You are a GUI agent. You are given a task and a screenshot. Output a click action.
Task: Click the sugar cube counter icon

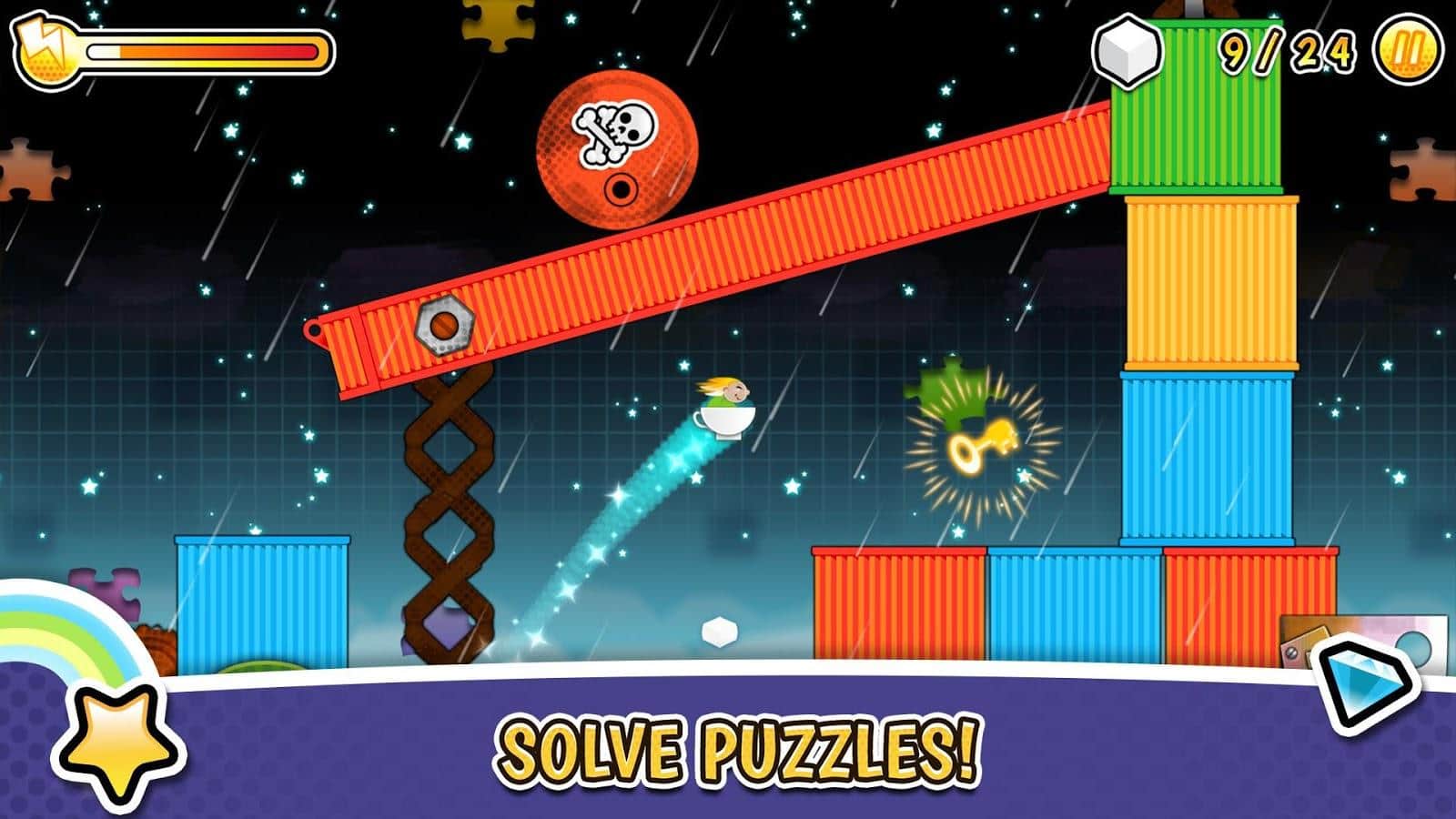coord(1127,50)
